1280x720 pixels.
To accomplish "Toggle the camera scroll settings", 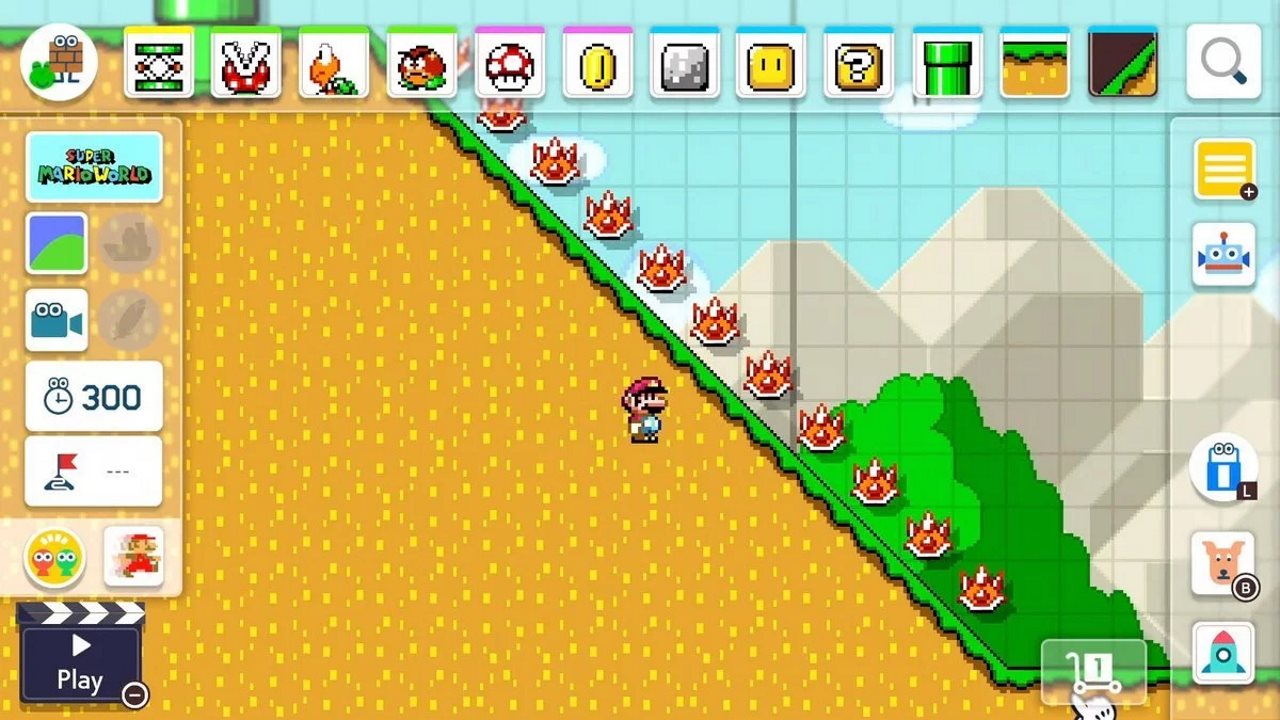I will click(x=57, y=320).
